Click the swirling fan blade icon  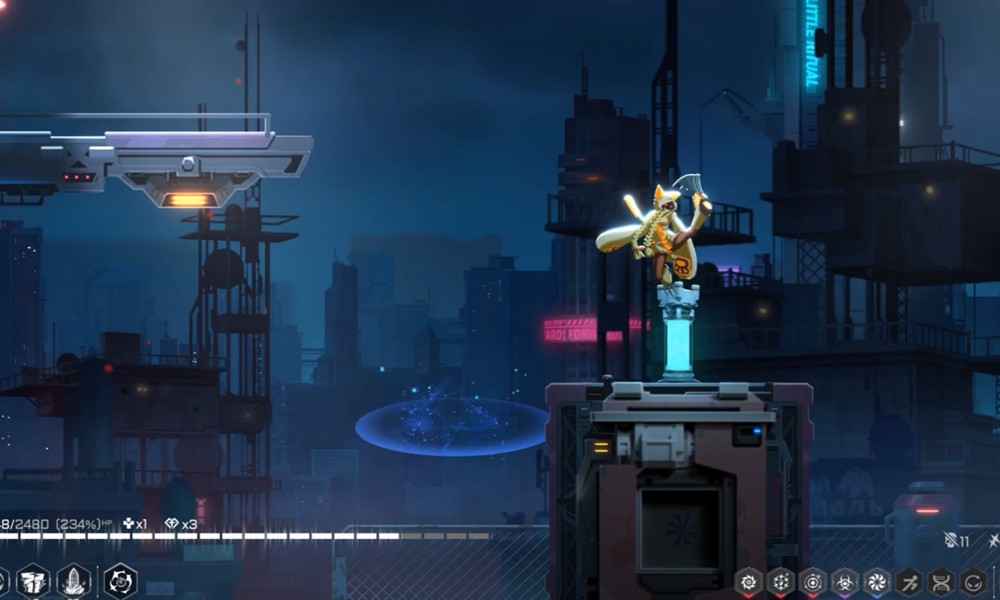tap(877, 581)
